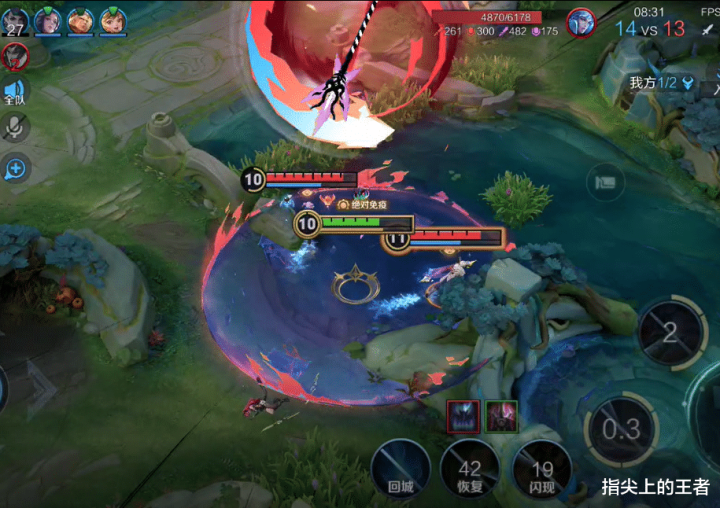Toggle the muted microphone button

click(x=15, y=128)
